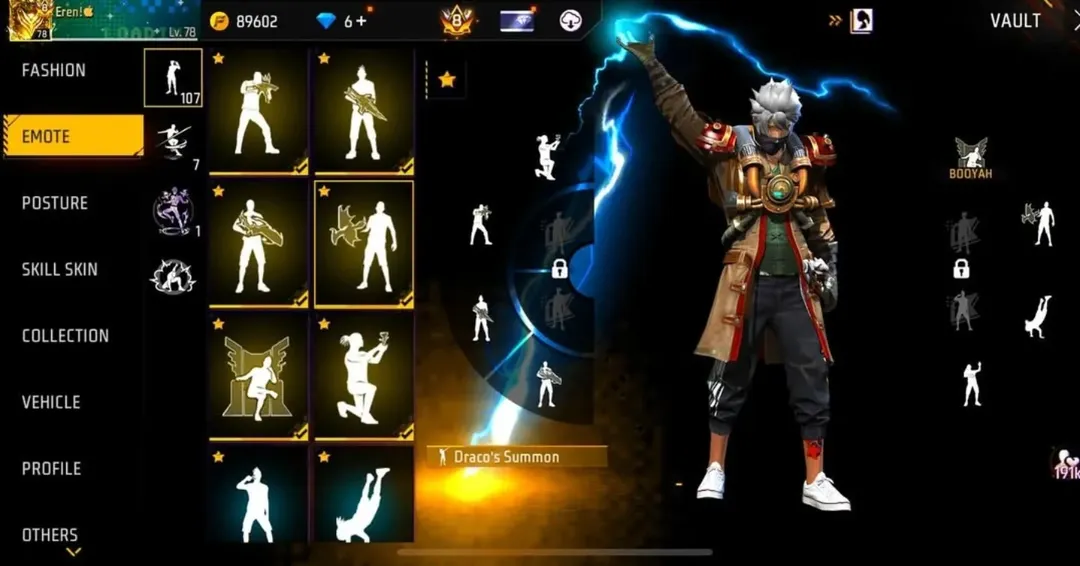Select the emote sub-tab showing 107

tap(173, 77)
